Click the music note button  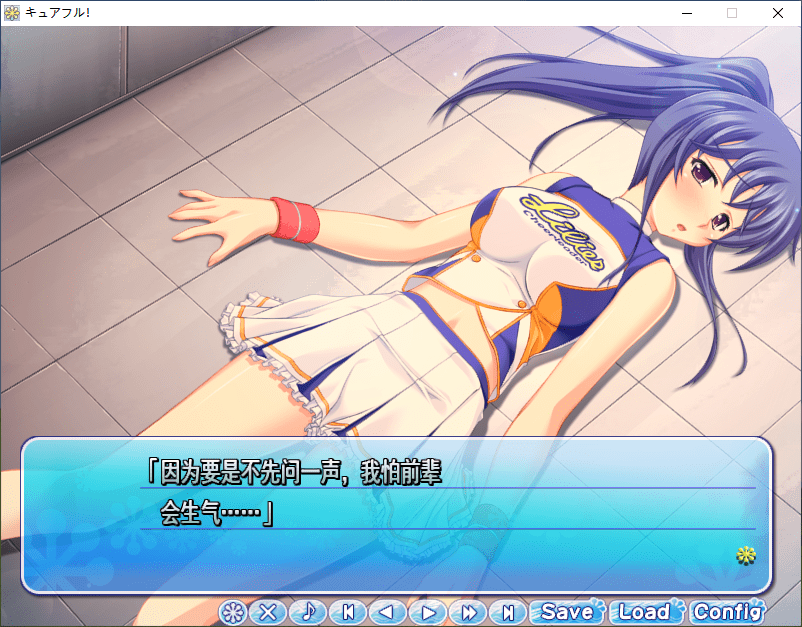click(x=307, y=612)
